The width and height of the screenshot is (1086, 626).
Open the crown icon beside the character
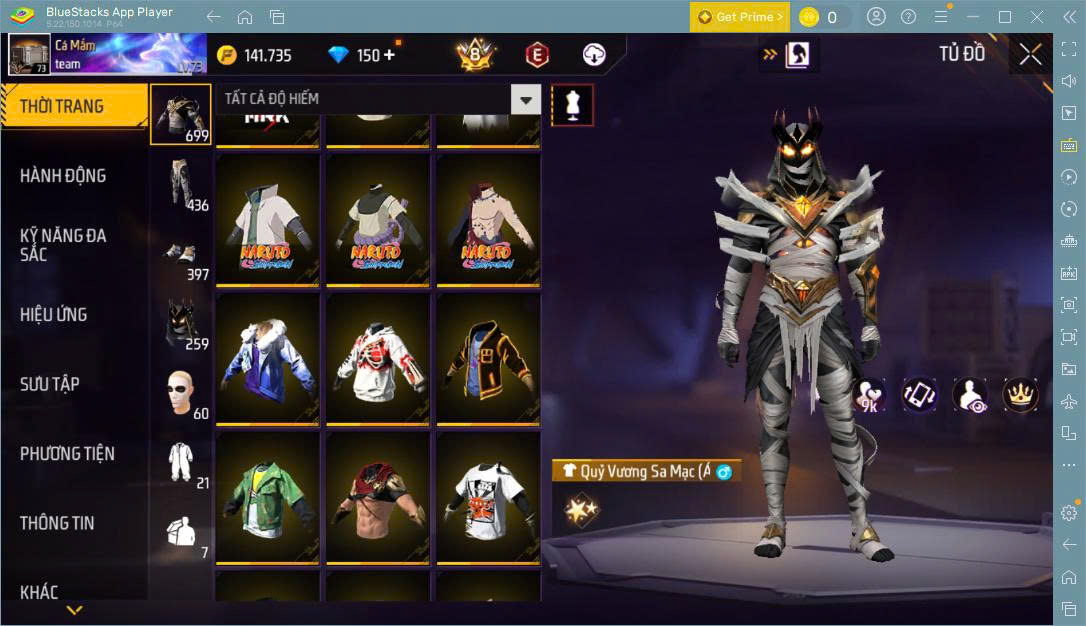point(1020,396)
